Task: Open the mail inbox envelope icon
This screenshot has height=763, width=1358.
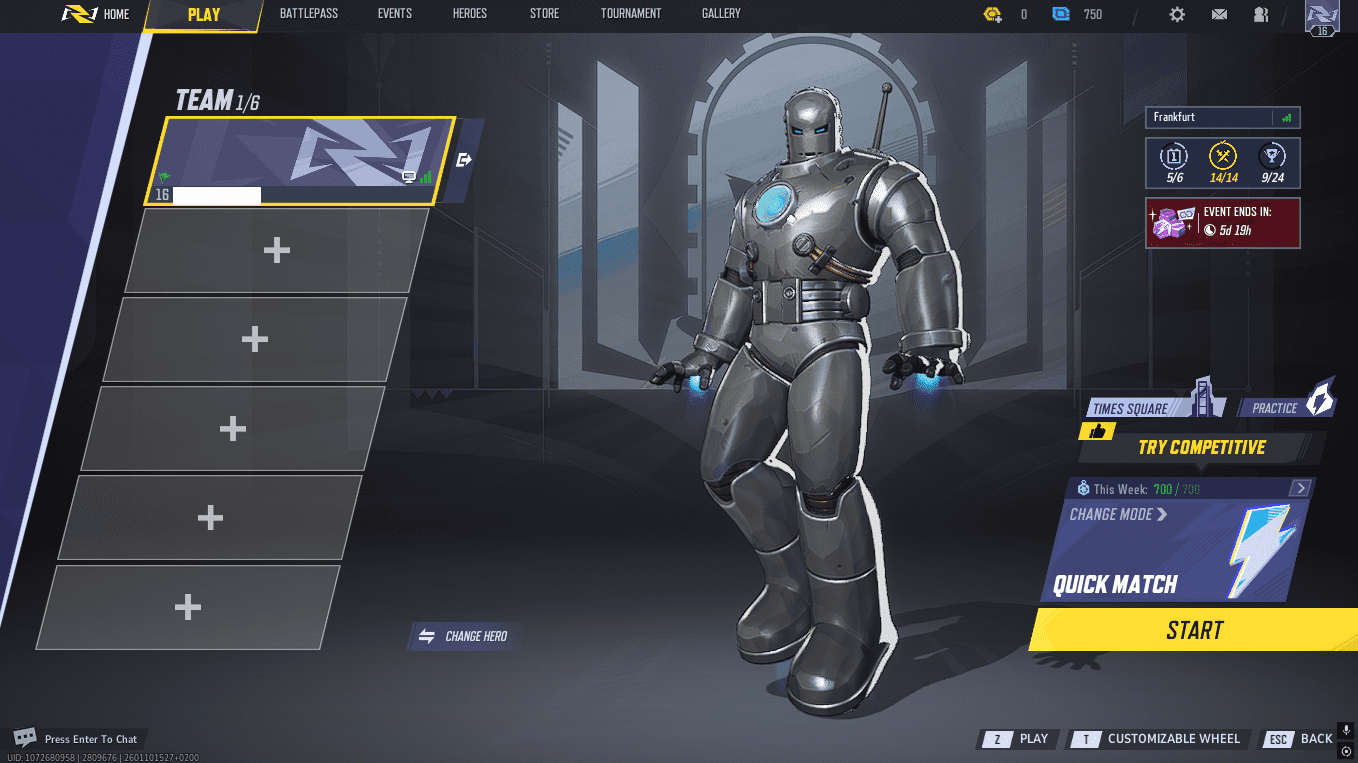Action: coord(1218,15)
